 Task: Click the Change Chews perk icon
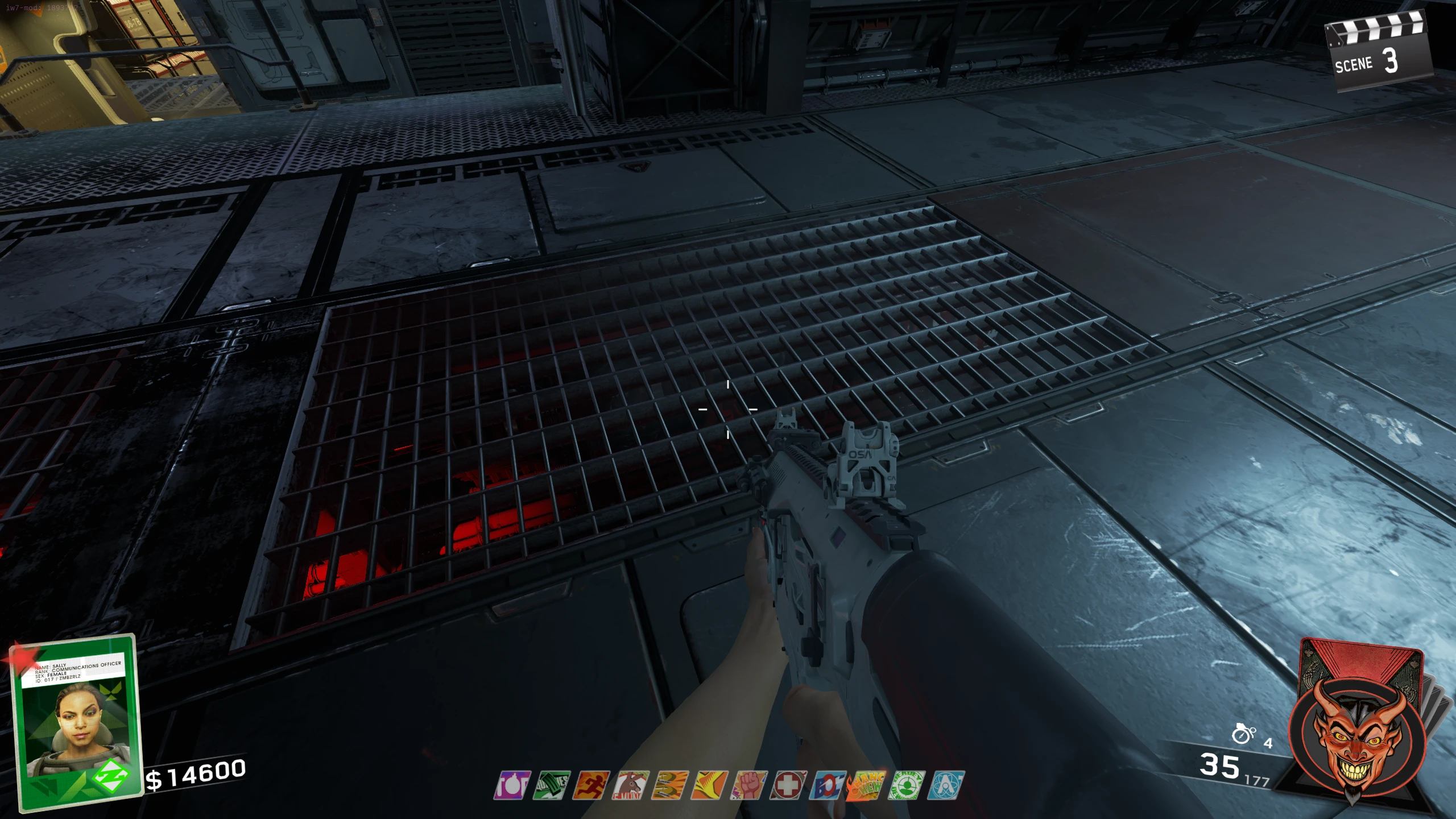coord(867,785)
